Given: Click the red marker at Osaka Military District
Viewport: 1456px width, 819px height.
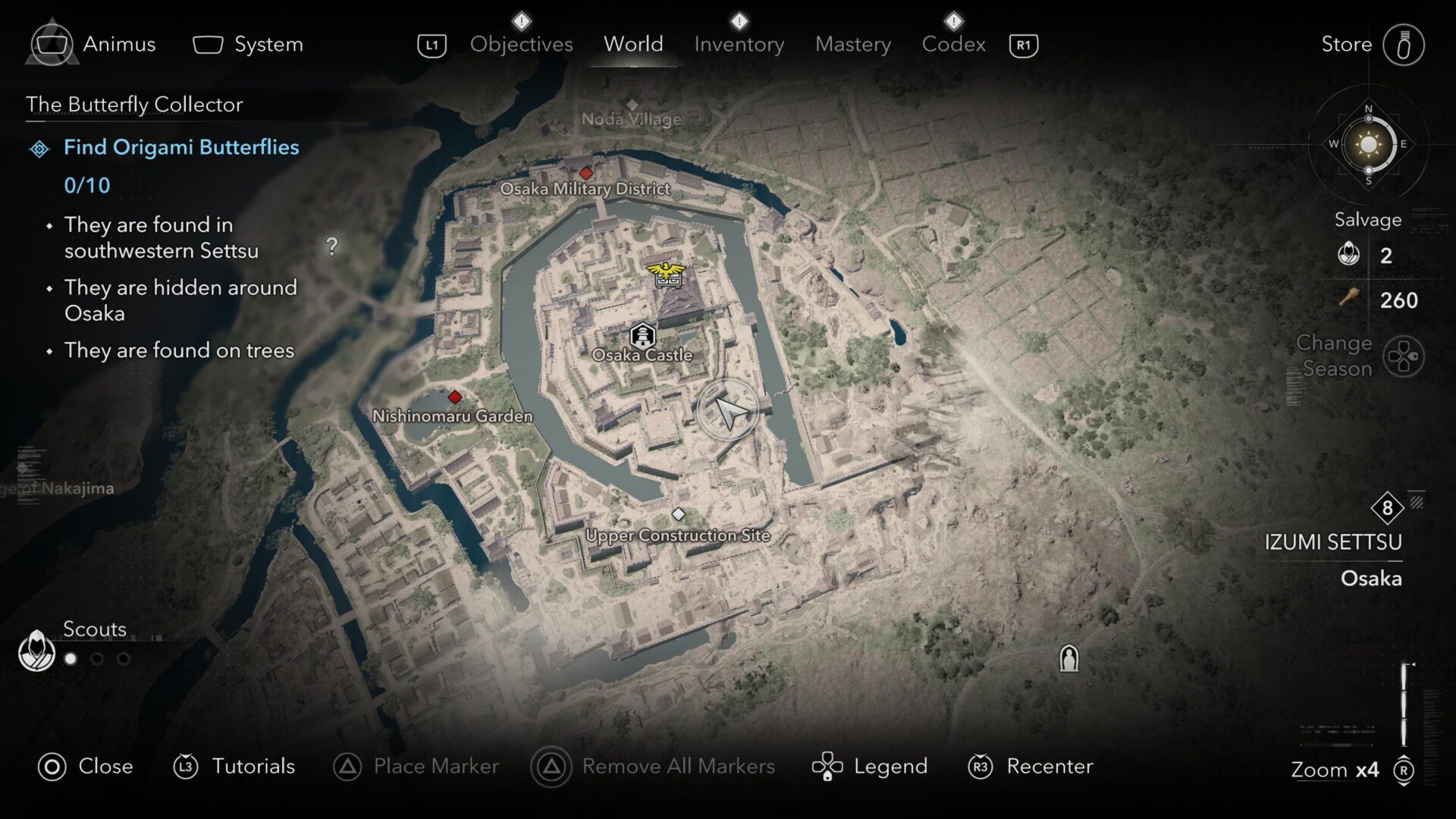Looking at the screenshot, I should (586, 173).
